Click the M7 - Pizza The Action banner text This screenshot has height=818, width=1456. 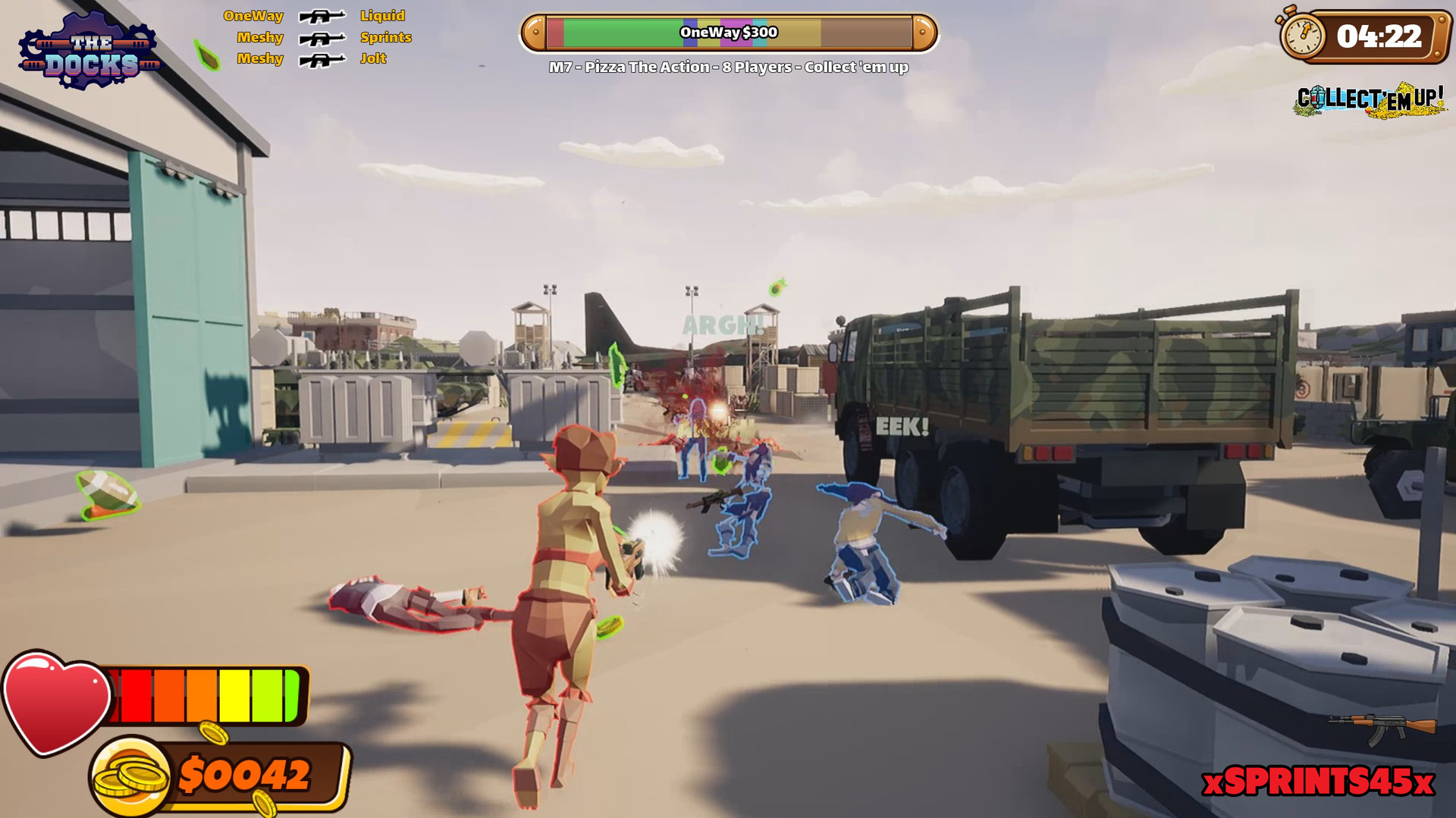tap(728, 66)
